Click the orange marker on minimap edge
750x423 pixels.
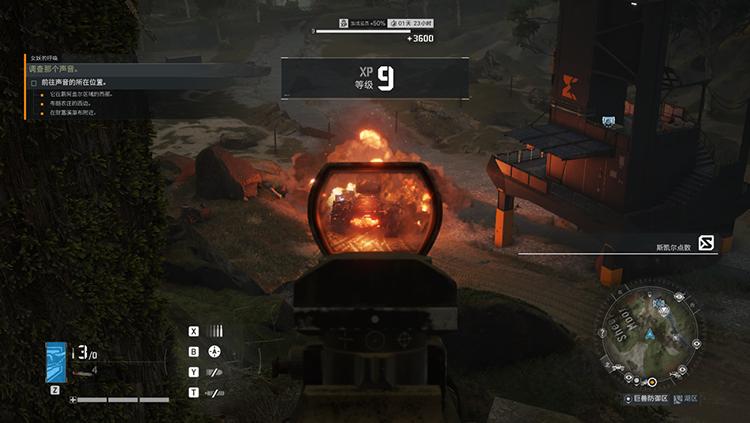(651, 381)
